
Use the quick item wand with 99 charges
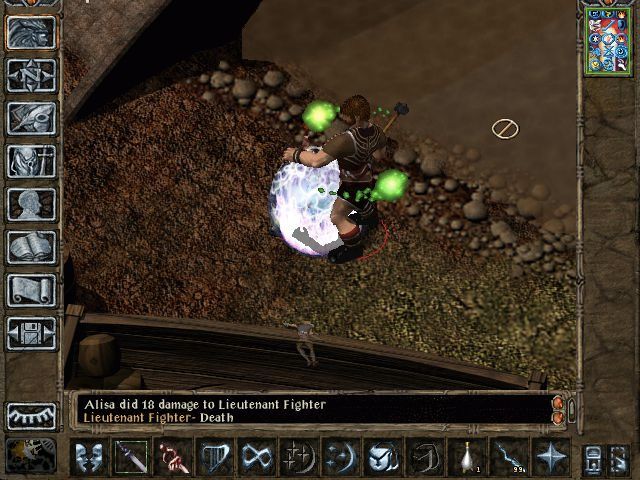[x=509, y=457]
